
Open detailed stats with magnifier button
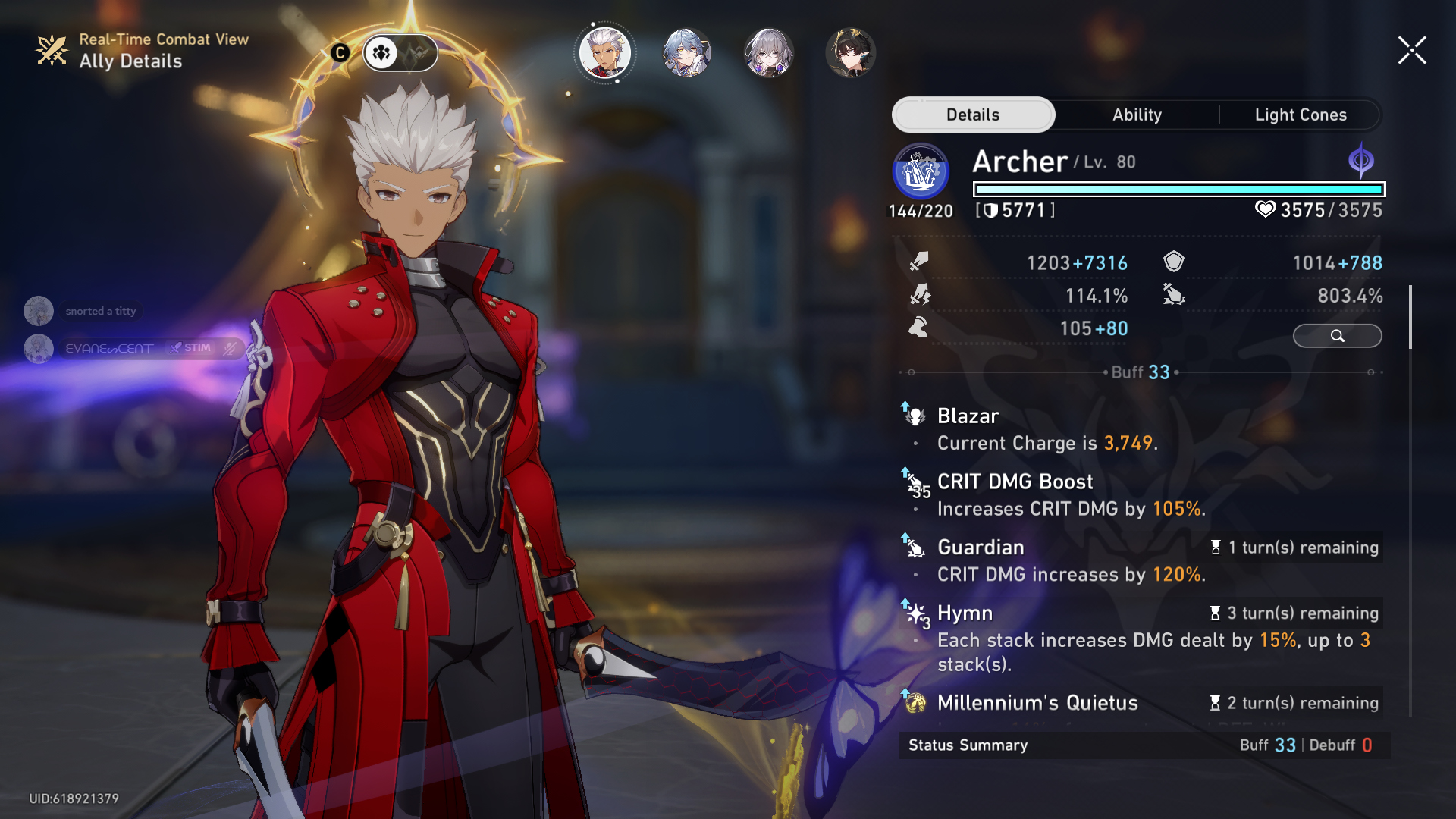tap(1337, 336)
